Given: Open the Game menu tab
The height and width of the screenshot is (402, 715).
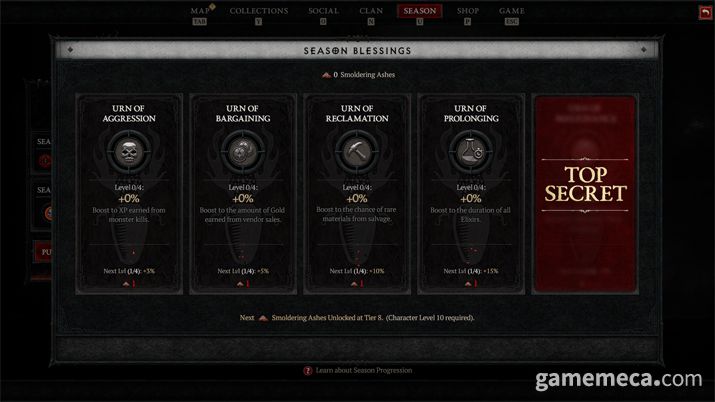Looking at the screenshot, I should click(511, 12).
